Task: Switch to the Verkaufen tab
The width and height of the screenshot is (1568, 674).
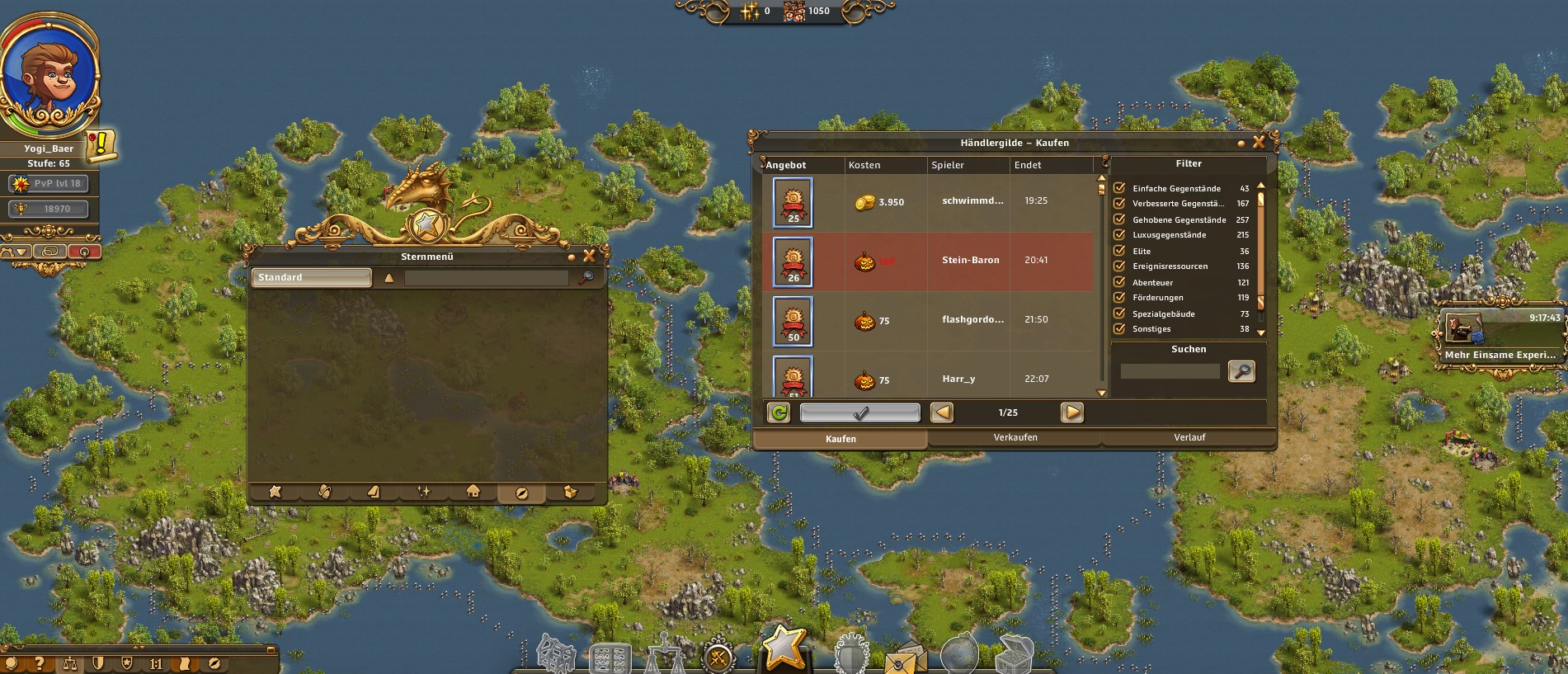Action: pyautogui.click(x=1015, y=438)
